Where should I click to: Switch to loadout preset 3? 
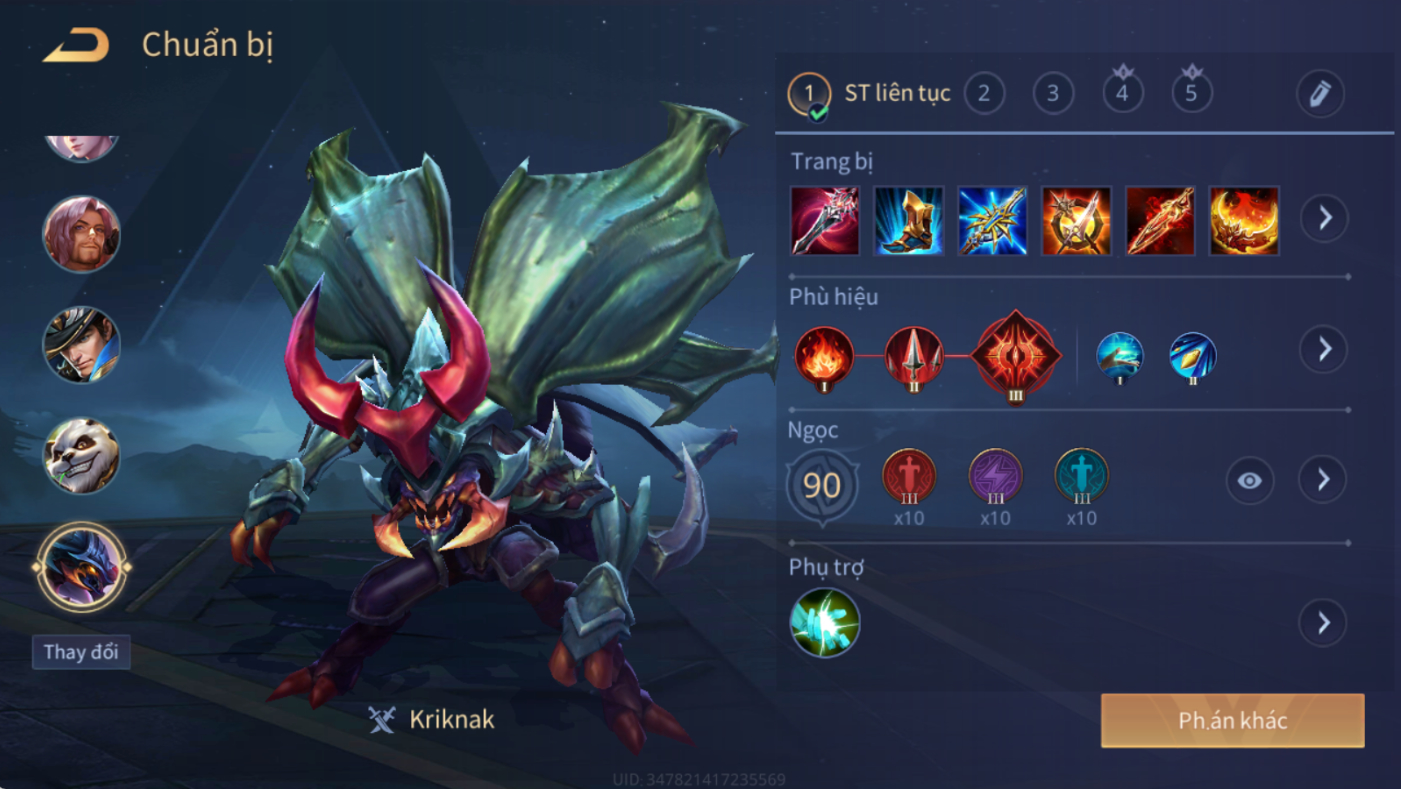(1053, 93)
